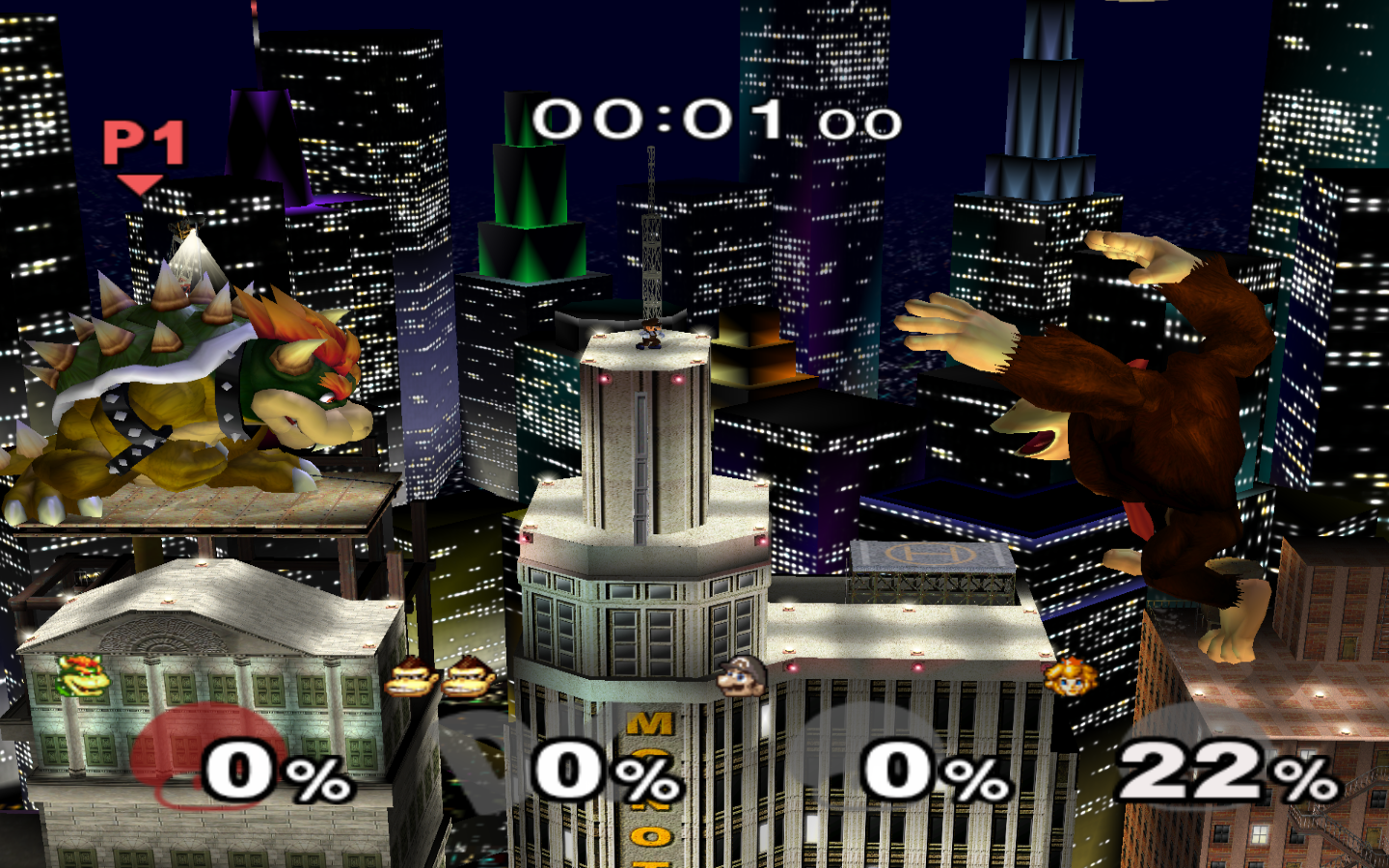Click Bowser's stock icon
The height and width of the screenshot is (868, 1389).
pos(83,676)
